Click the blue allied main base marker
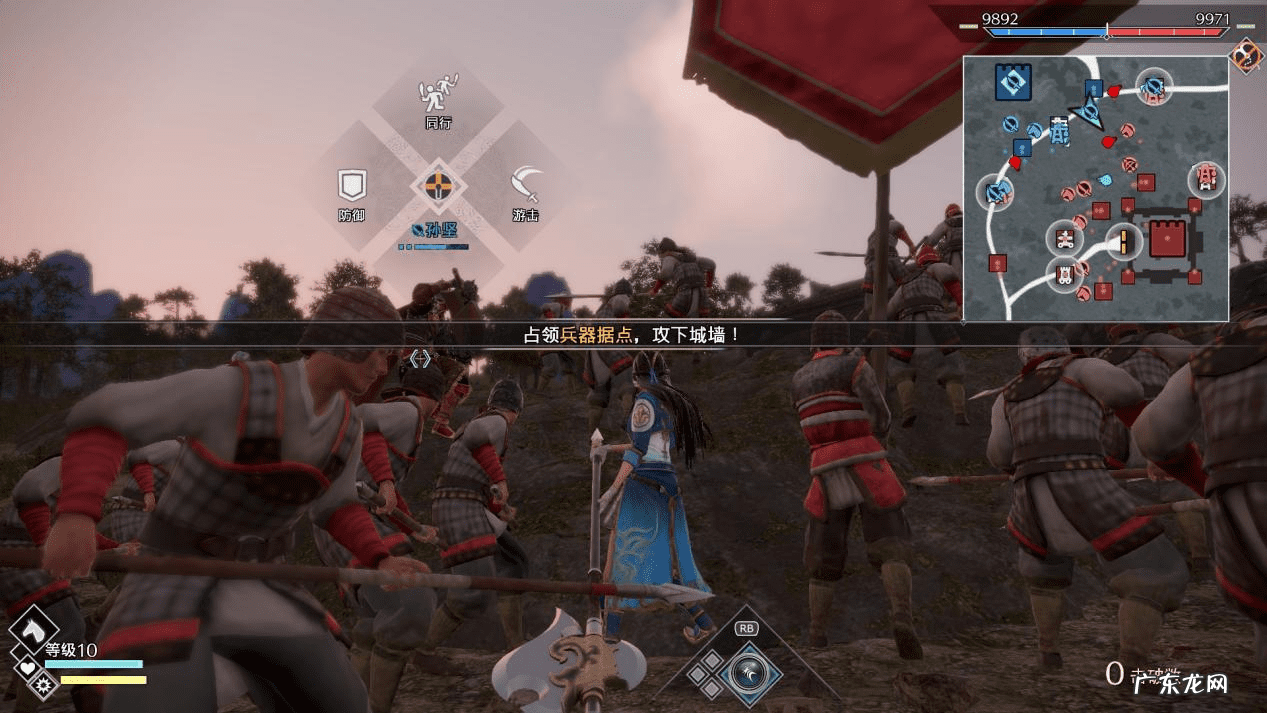1267x713 pixels. tap(1012, 81)
